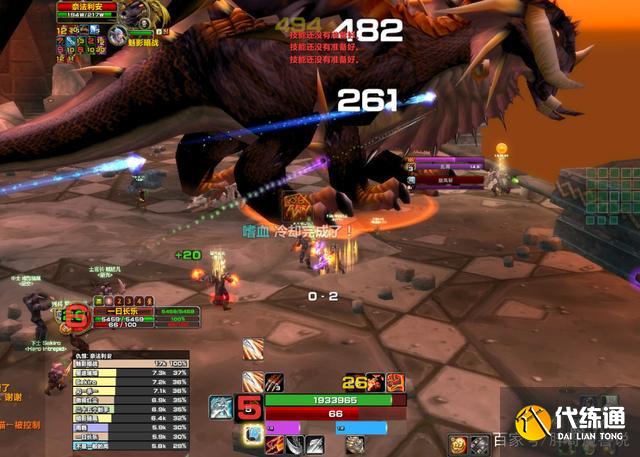Click the red fist buff icon
The height and width of the screenshot is (457, 640).
click(x=395, y=381)
